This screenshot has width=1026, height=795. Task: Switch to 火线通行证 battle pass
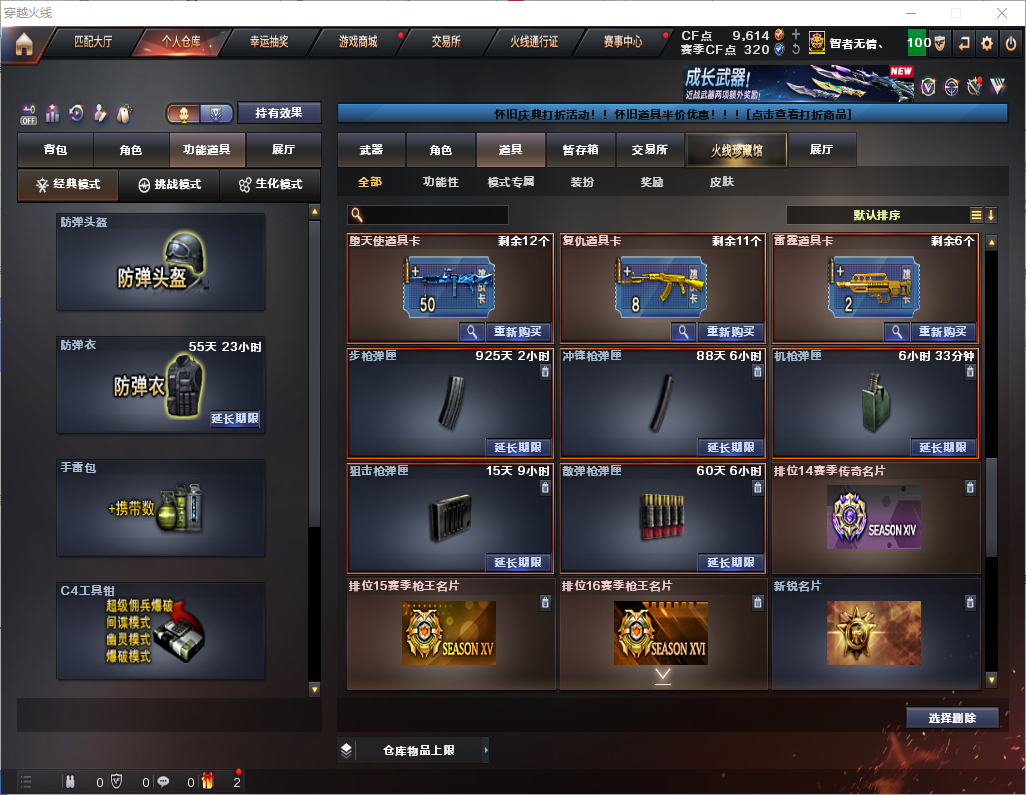click(534, 42)
